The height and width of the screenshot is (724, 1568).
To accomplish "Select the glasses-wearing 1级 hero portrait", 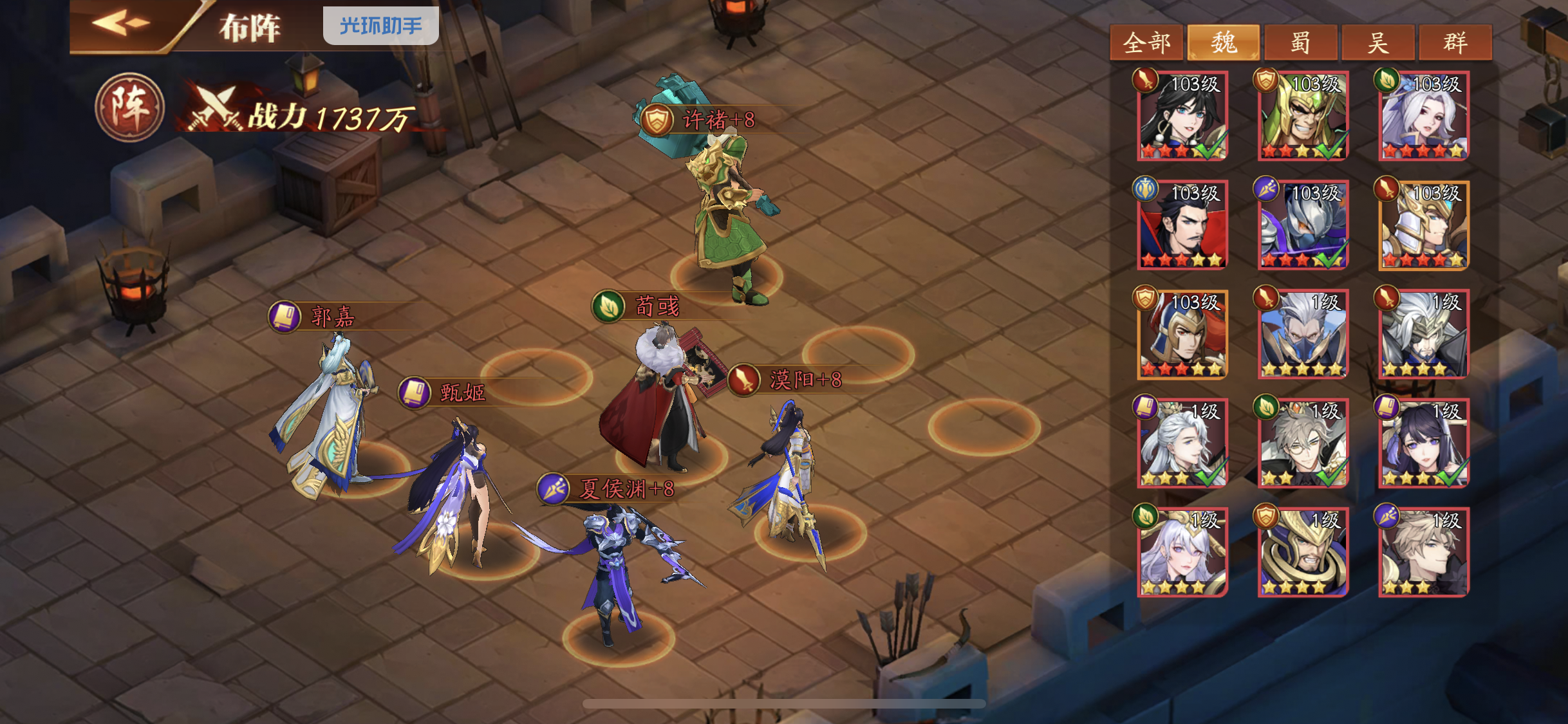I will point(1303,443).
